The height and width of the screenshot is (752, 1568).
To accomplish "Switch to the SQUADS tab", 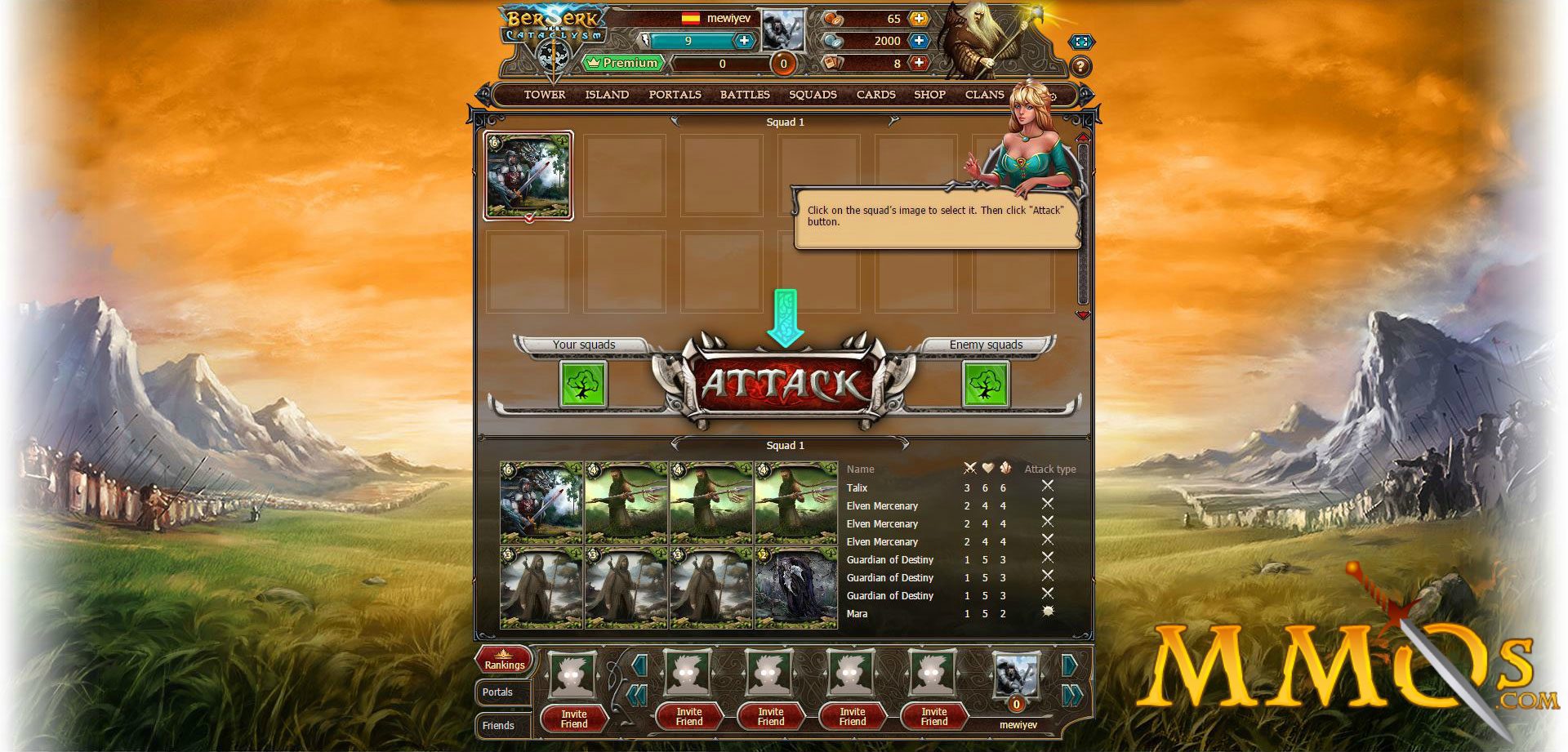I will [813, 95].
